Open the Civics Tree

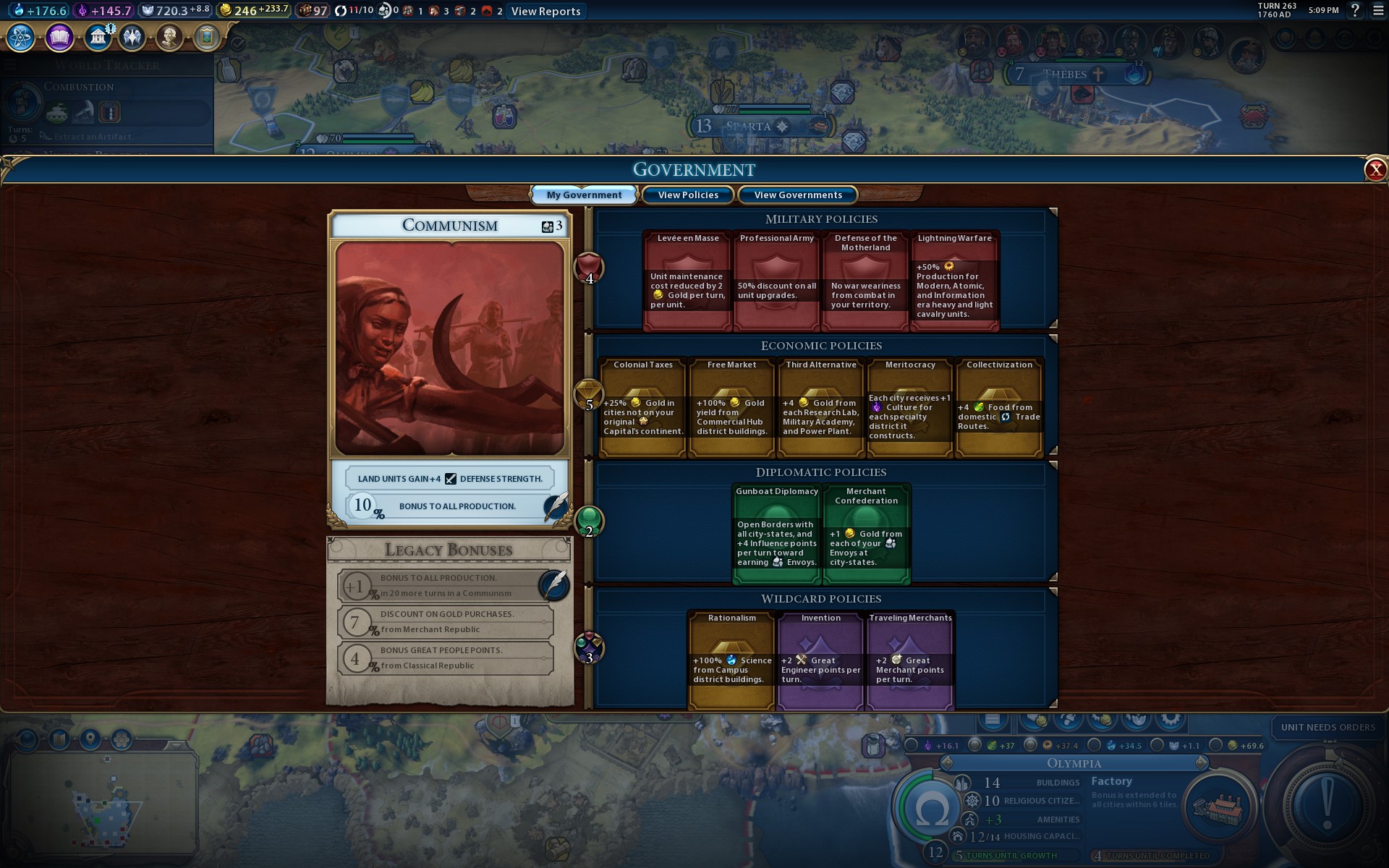coord(59,37)
